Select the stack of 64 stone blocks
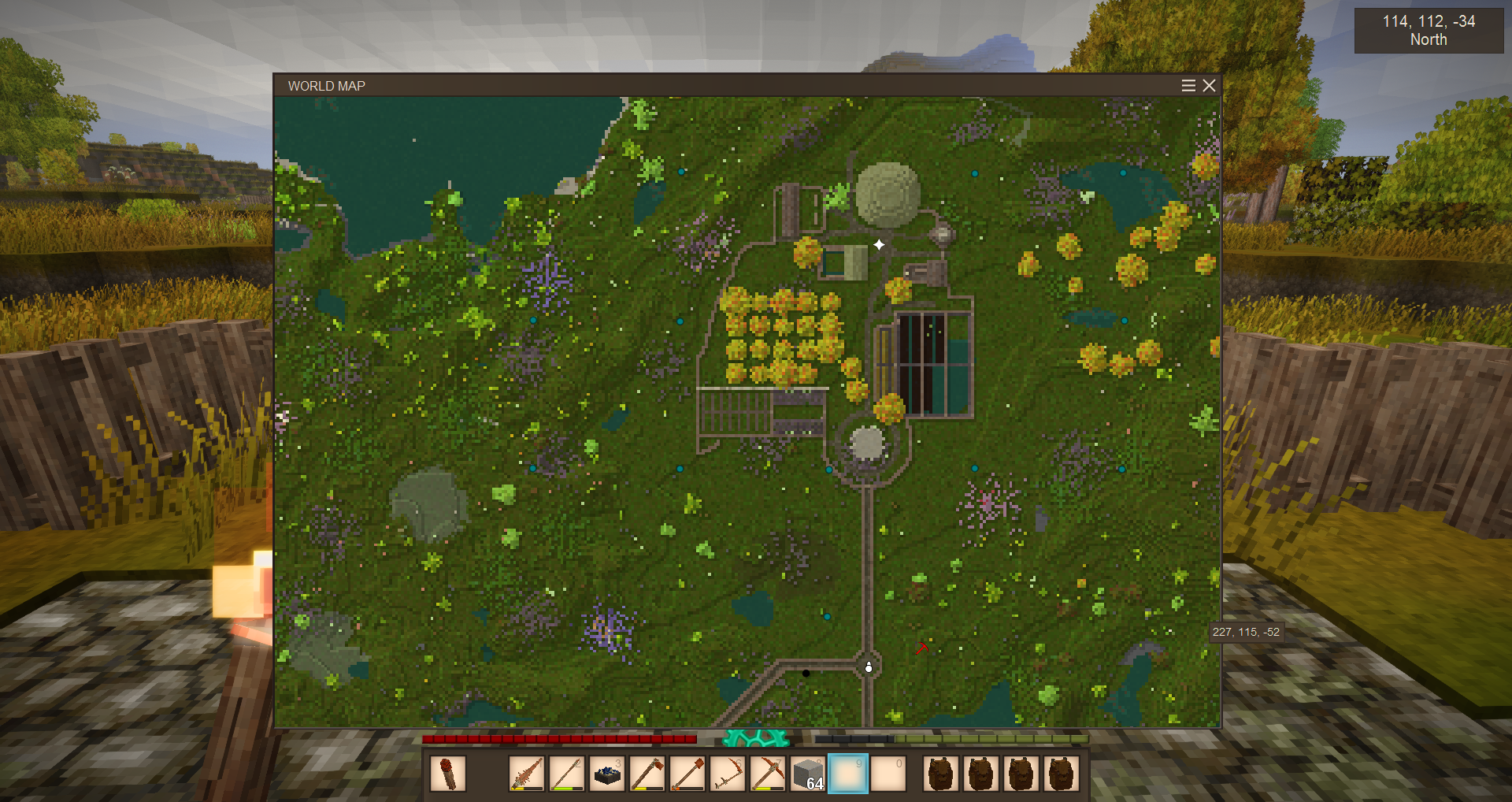Viewport: 1512px width, 802px height. (808, 774)
